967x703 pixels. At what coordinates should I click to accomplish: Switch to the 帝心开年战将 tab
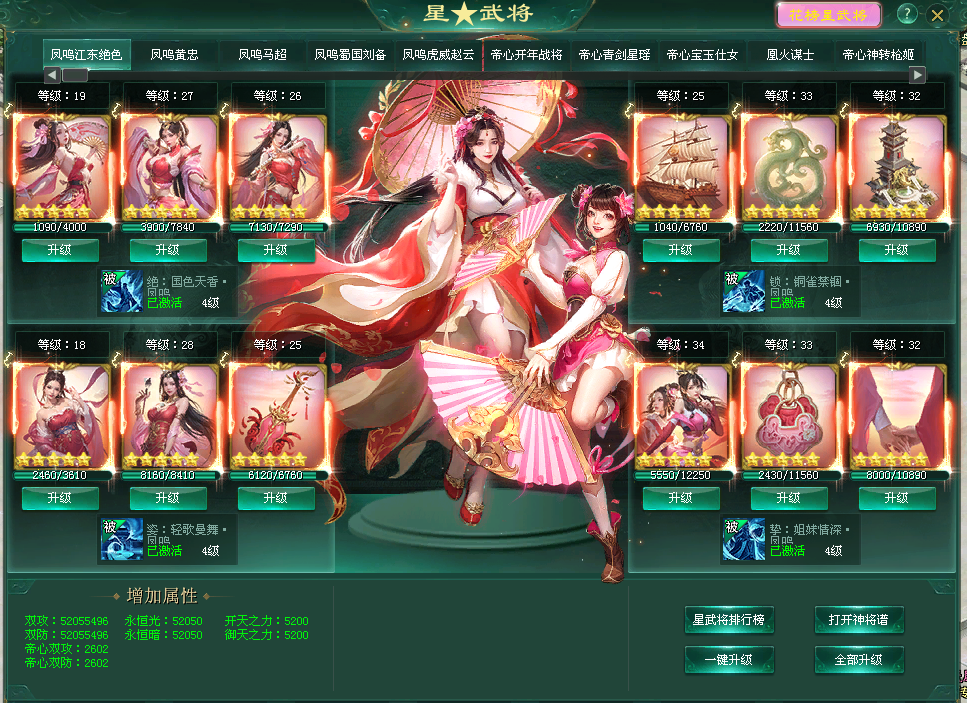[526, 55]
